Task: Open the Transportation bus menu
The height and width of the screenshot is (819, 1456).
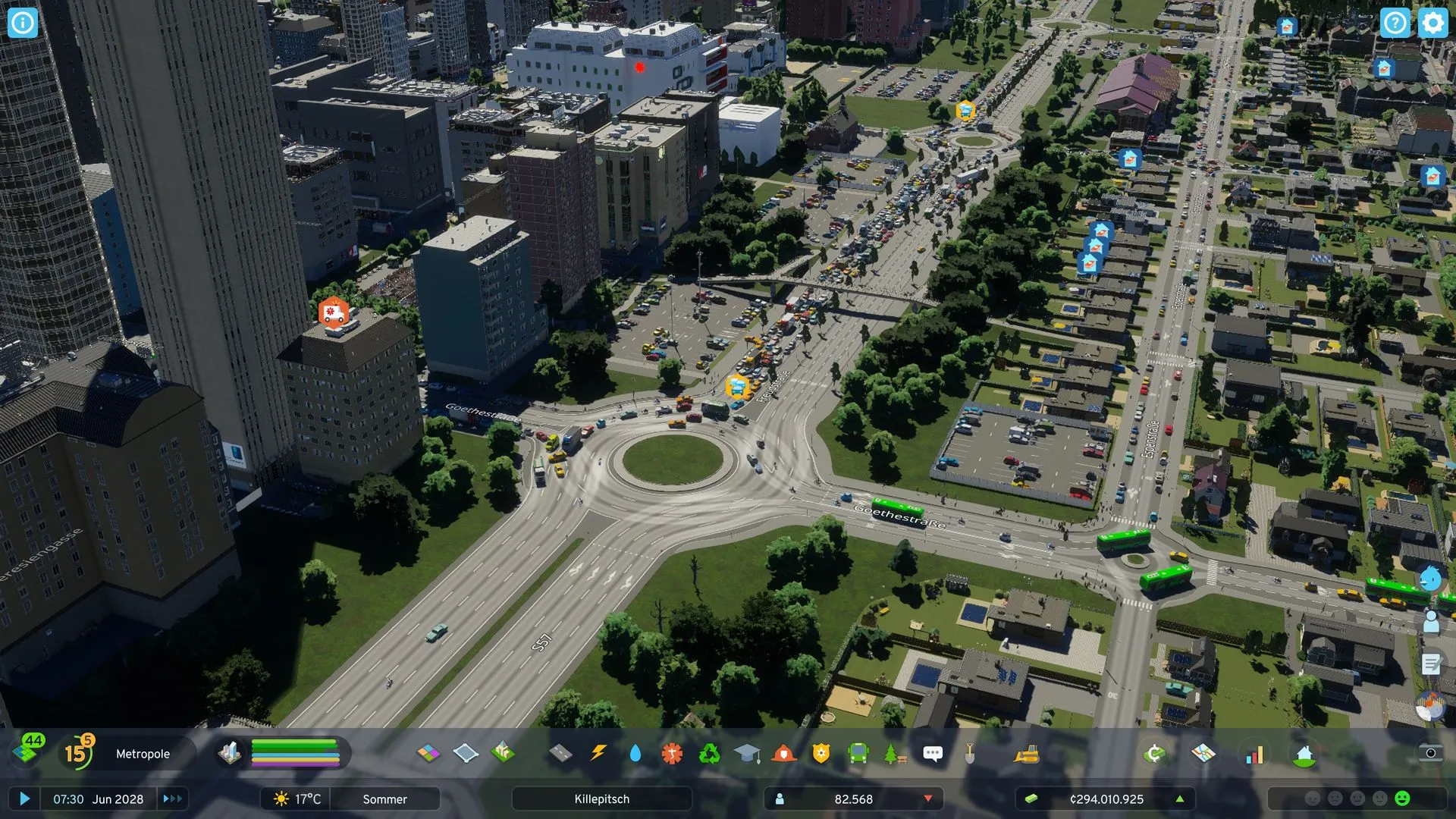Action: (858, 753)
